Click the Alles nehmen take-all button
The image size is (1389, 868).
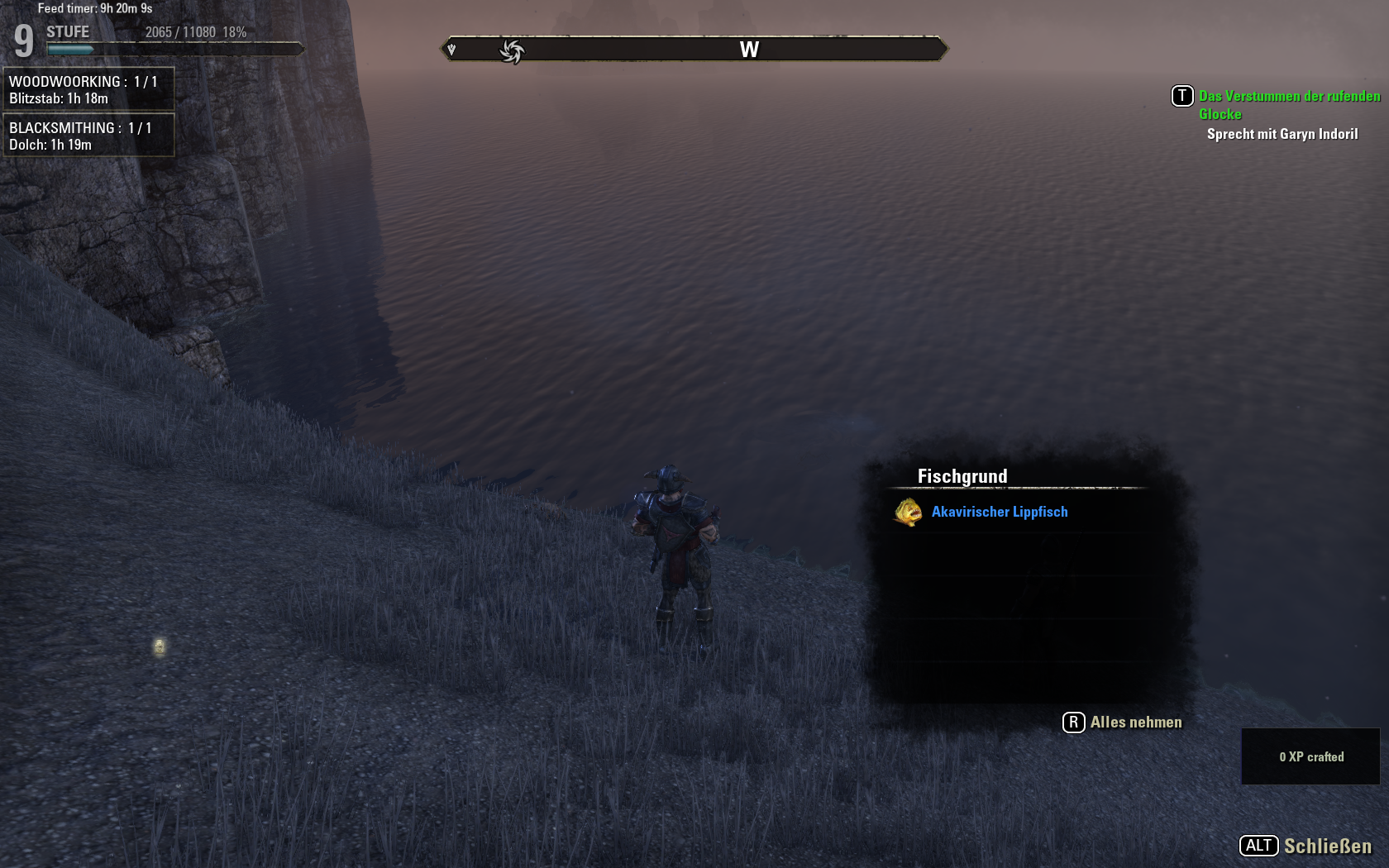point(1123,723)
